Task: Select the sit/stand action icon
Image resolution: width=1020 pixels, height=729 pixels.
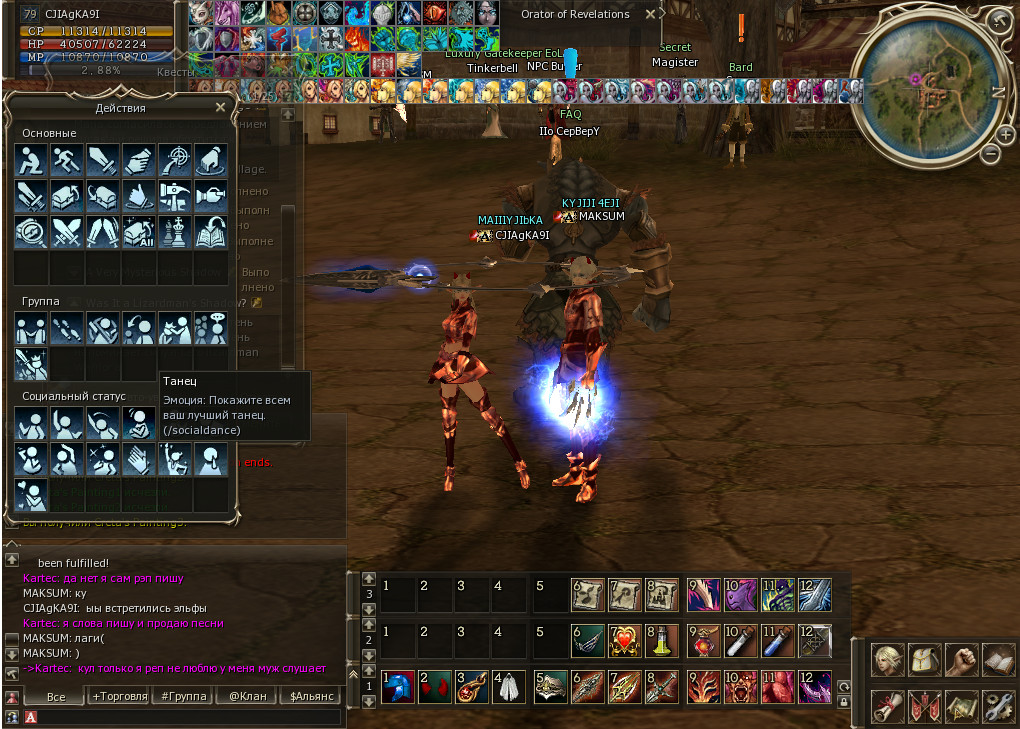Action: pos(31,160)
